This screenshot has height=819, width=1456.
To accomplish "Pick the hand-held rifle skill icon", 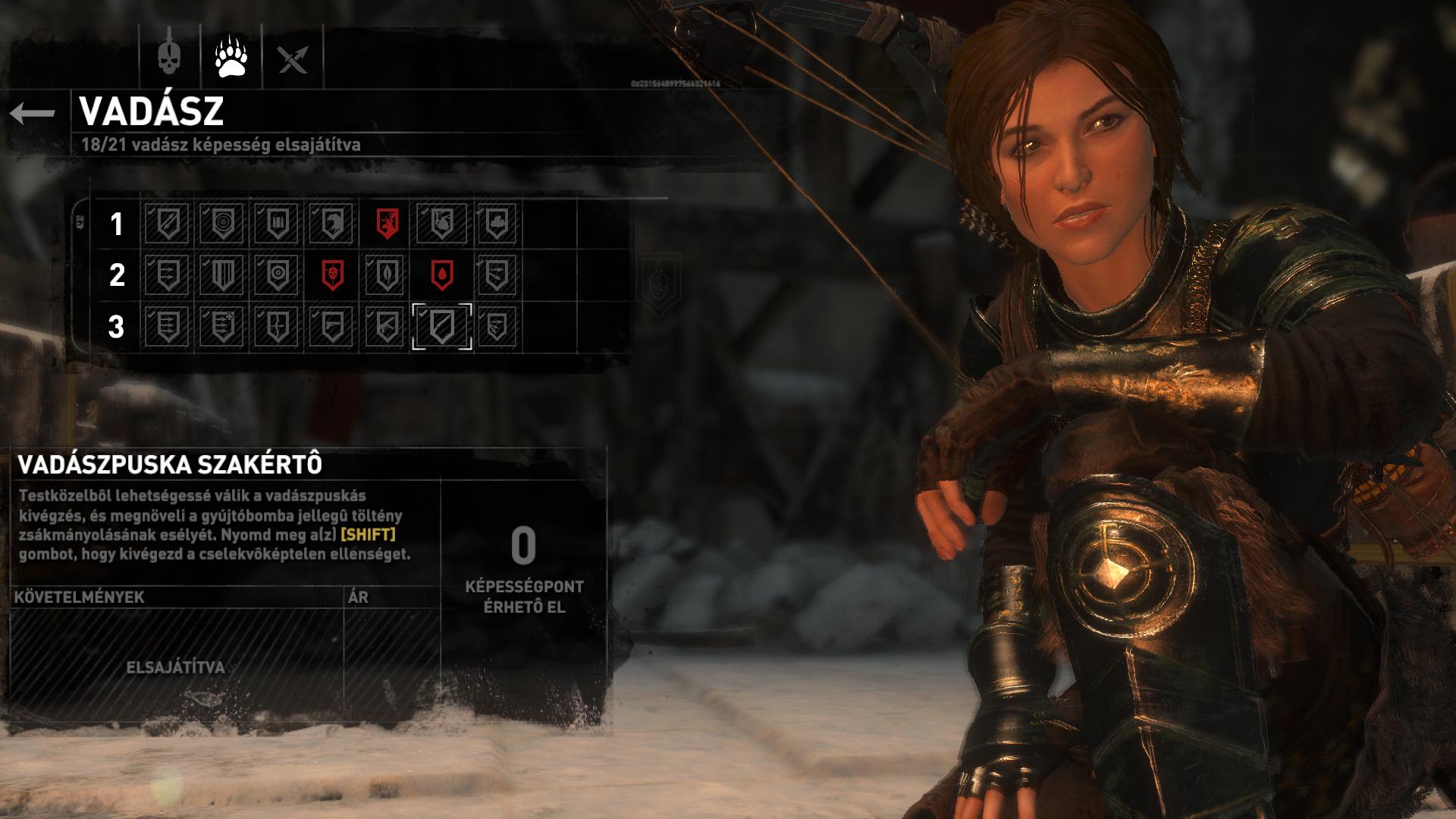I will coord(387,326).
